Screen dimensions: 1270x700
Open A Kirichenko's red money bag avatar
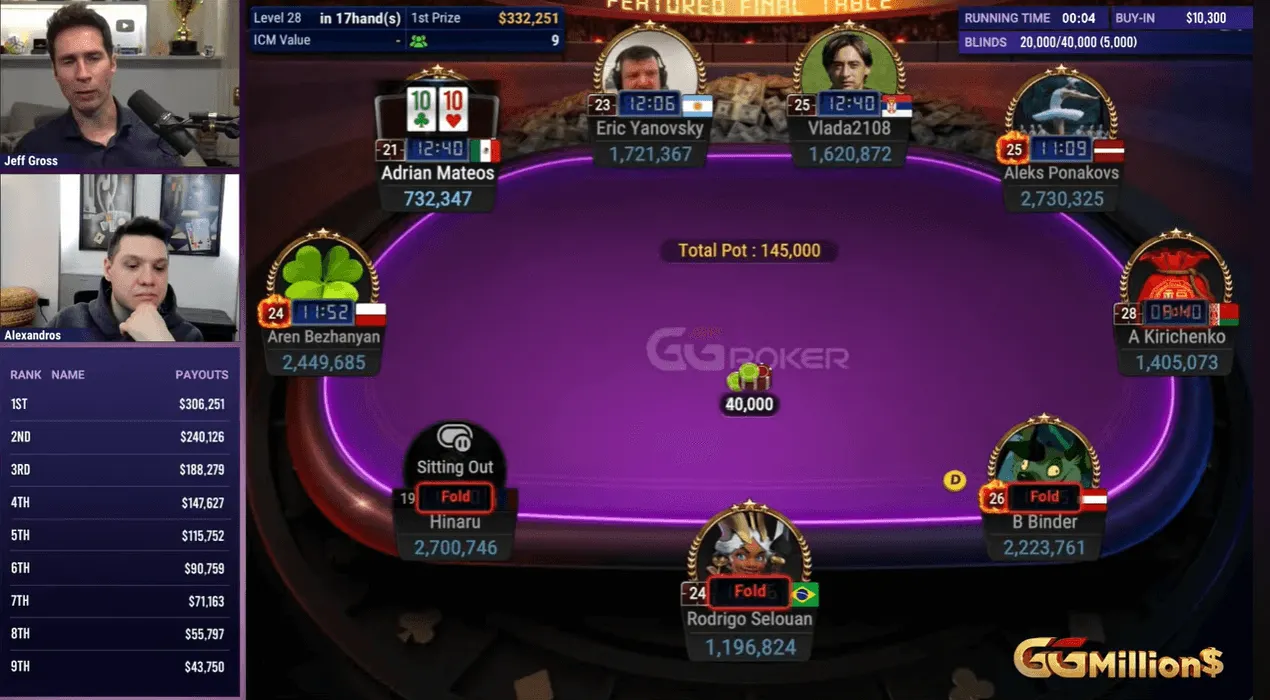click(1175, 275)
